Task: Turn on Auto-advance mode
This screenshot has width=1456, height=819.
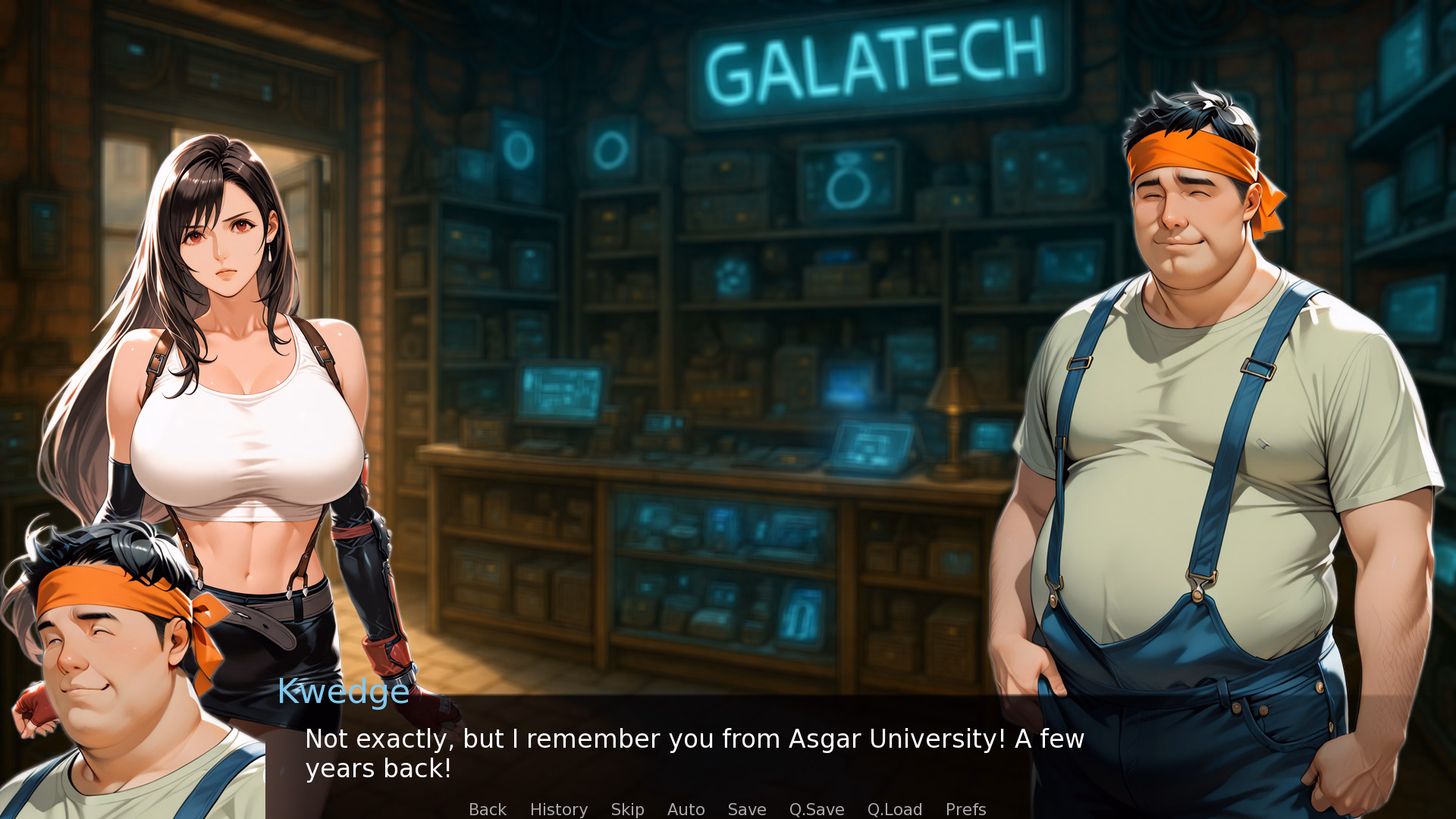Action: pyautogui.click(x=685, y=809)
